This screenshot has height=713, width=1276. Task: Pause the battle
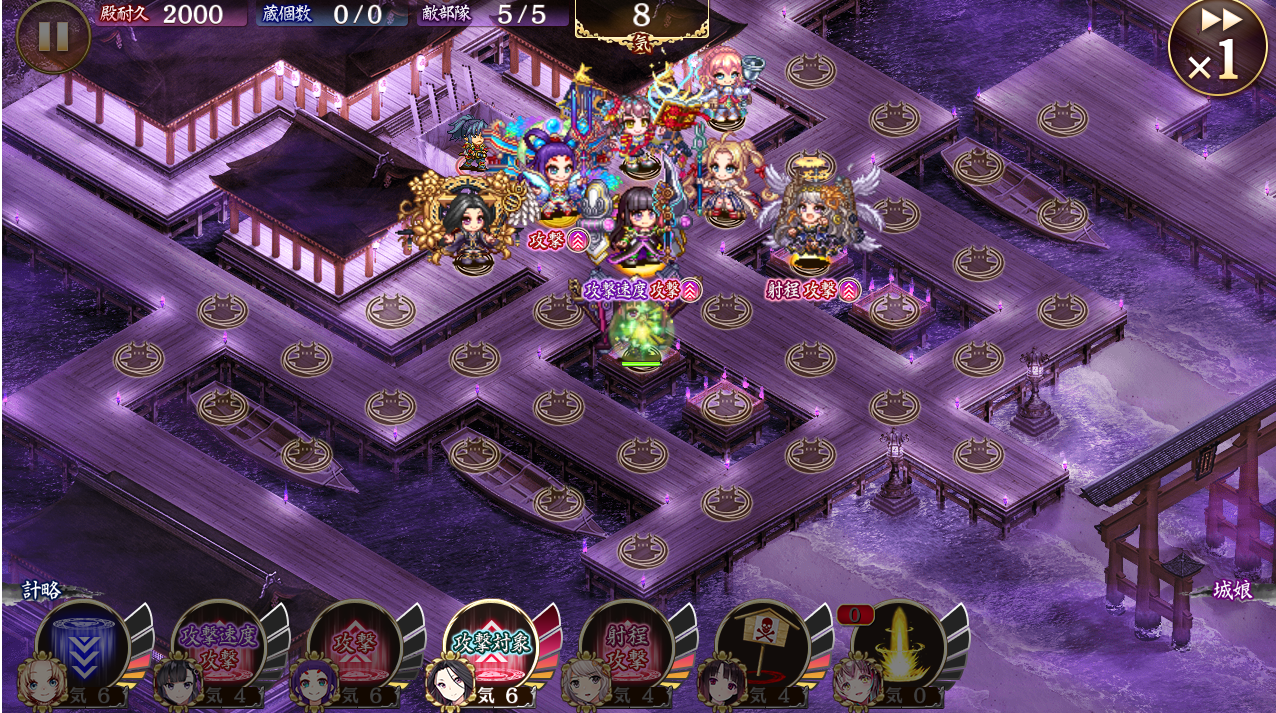coord(53,37)
